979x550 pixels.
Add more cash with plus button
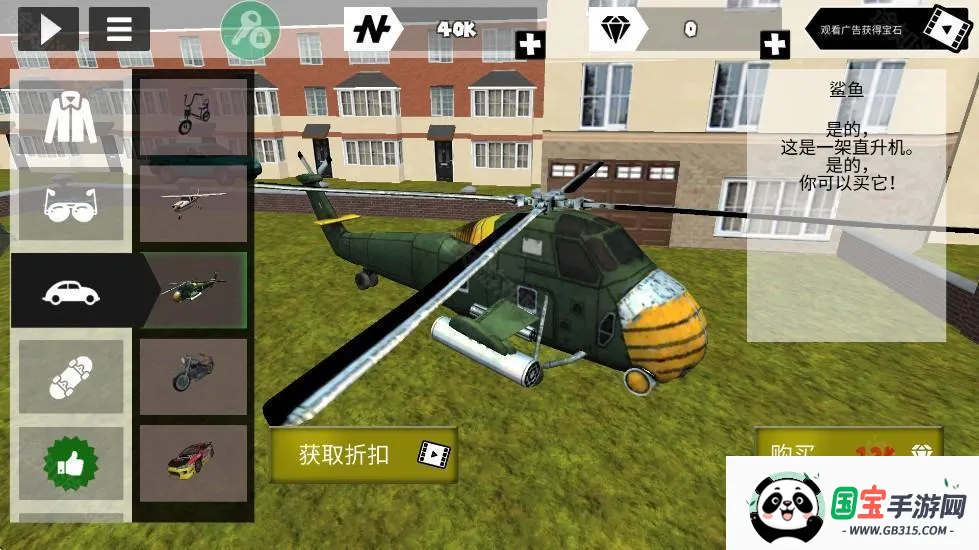click(x=530, y=45)
